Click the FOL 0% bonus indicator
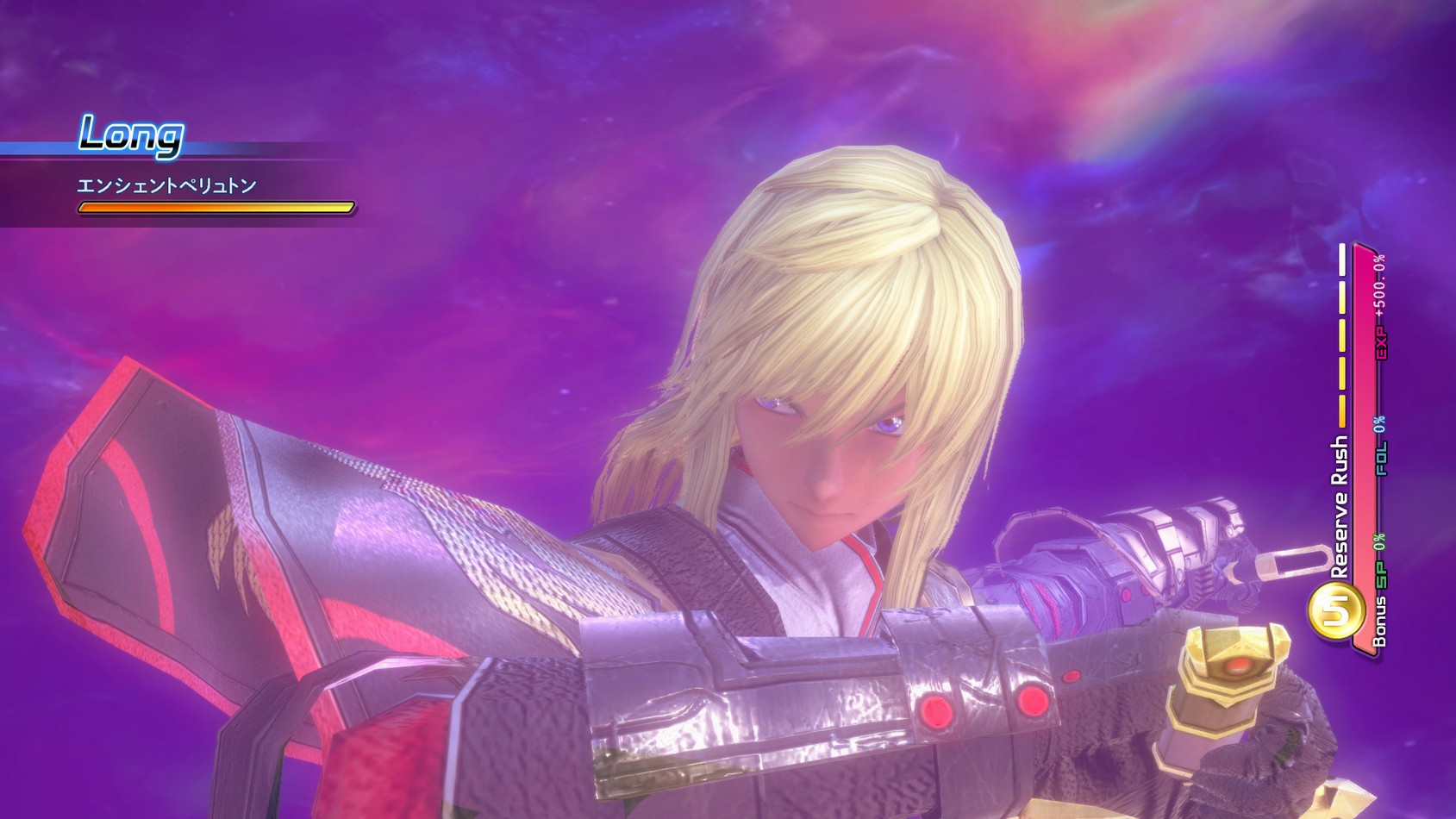 click(x=1379, y=446)
